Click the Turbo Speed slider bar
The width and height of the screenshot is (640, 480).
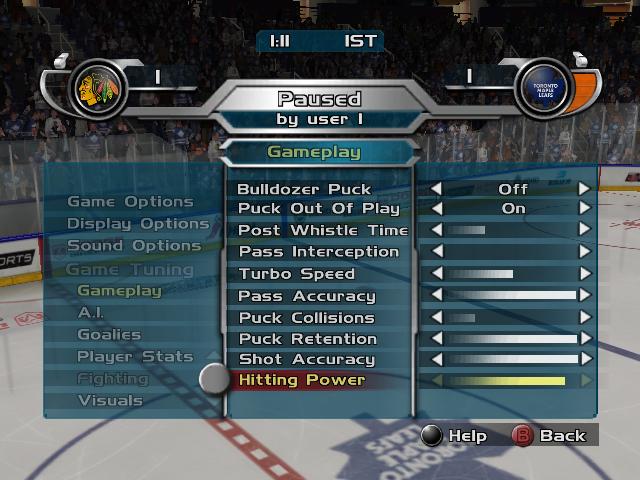click(x=512, y=274)
